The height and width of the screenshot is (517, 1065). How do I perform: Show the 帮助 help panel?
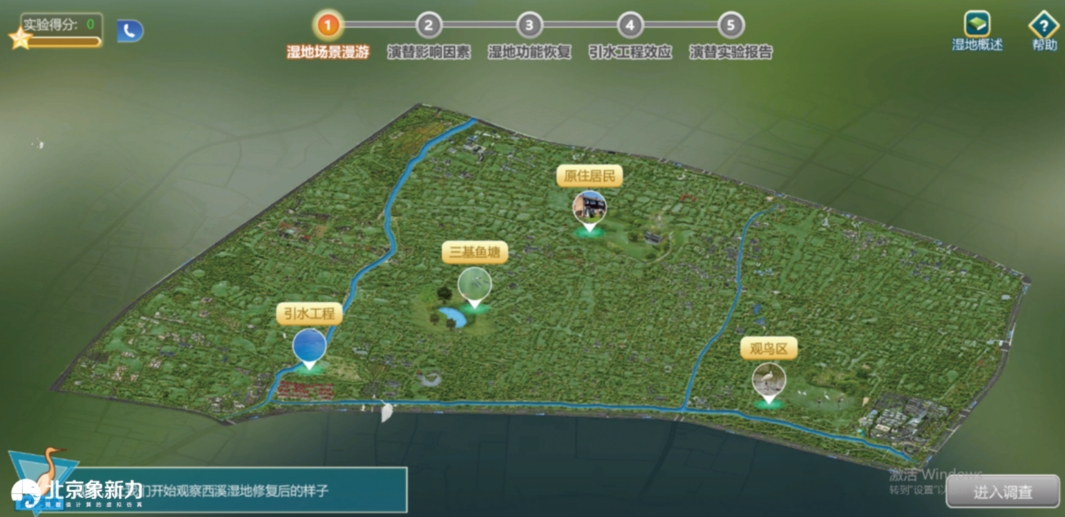point(1044,26)
